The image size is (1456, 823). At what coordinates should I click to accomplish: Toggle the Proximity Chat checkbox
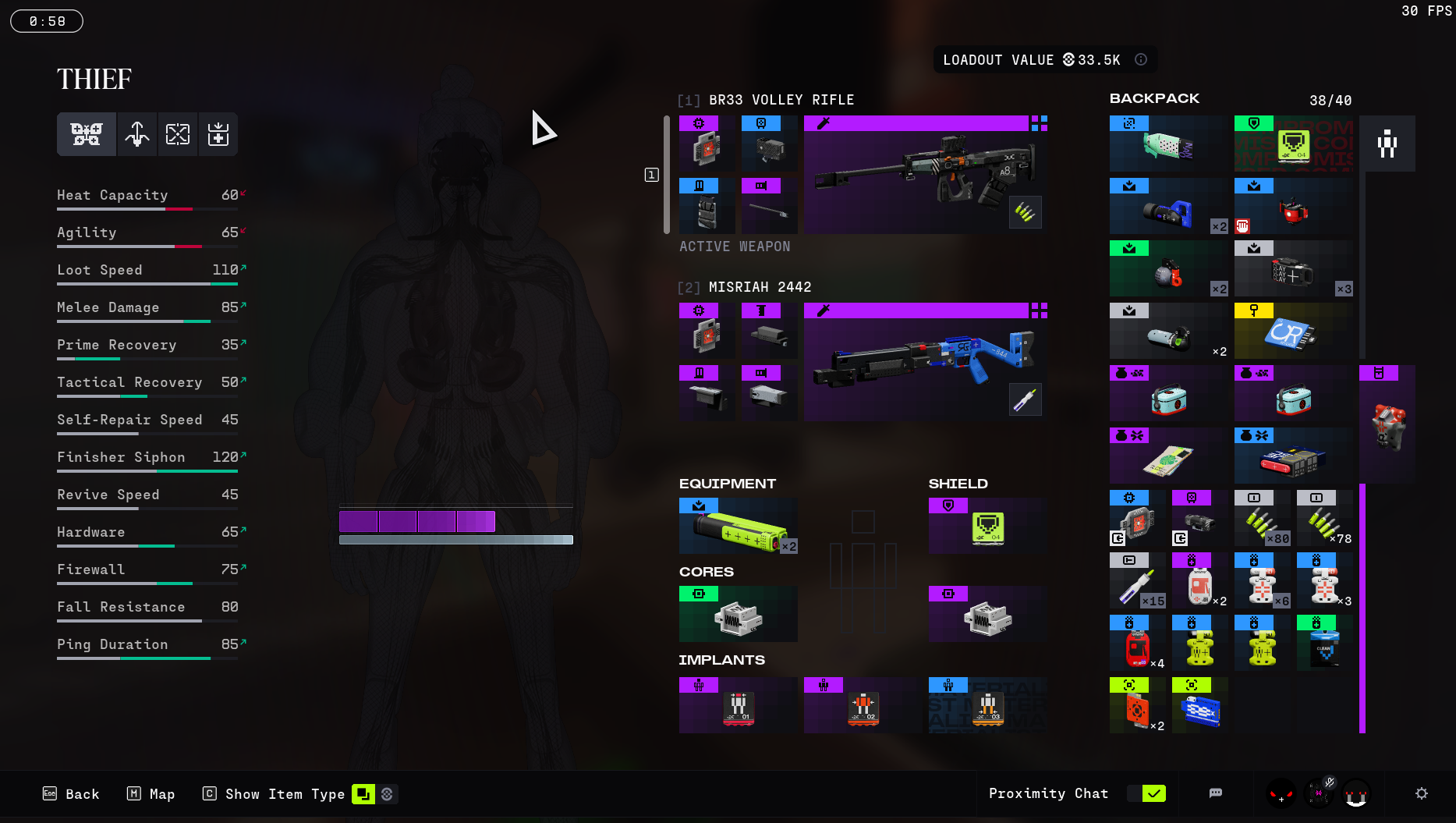pos(1153,793)
